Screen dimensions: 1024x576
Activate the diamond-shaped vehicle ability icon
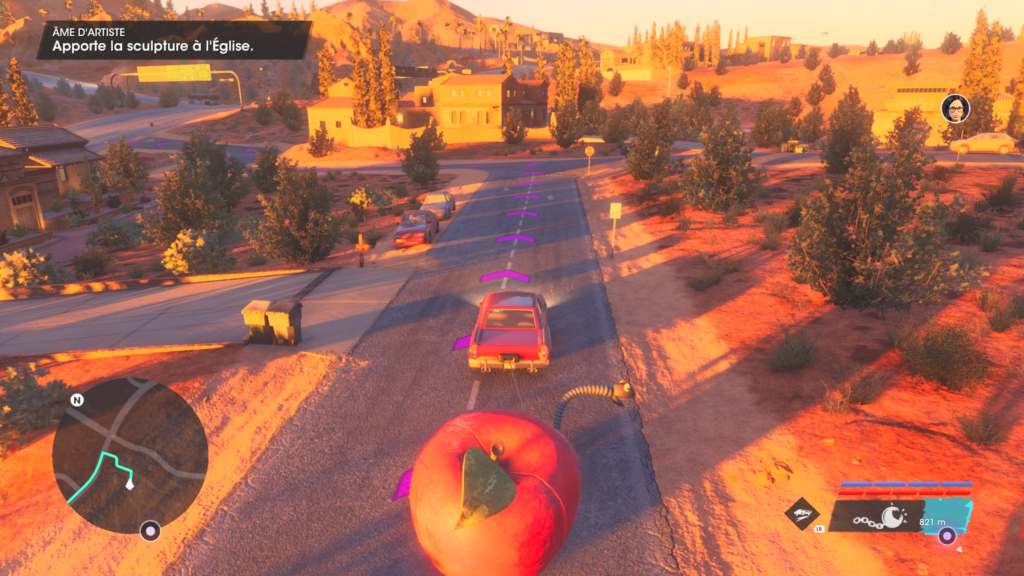(x=802, y=514)
